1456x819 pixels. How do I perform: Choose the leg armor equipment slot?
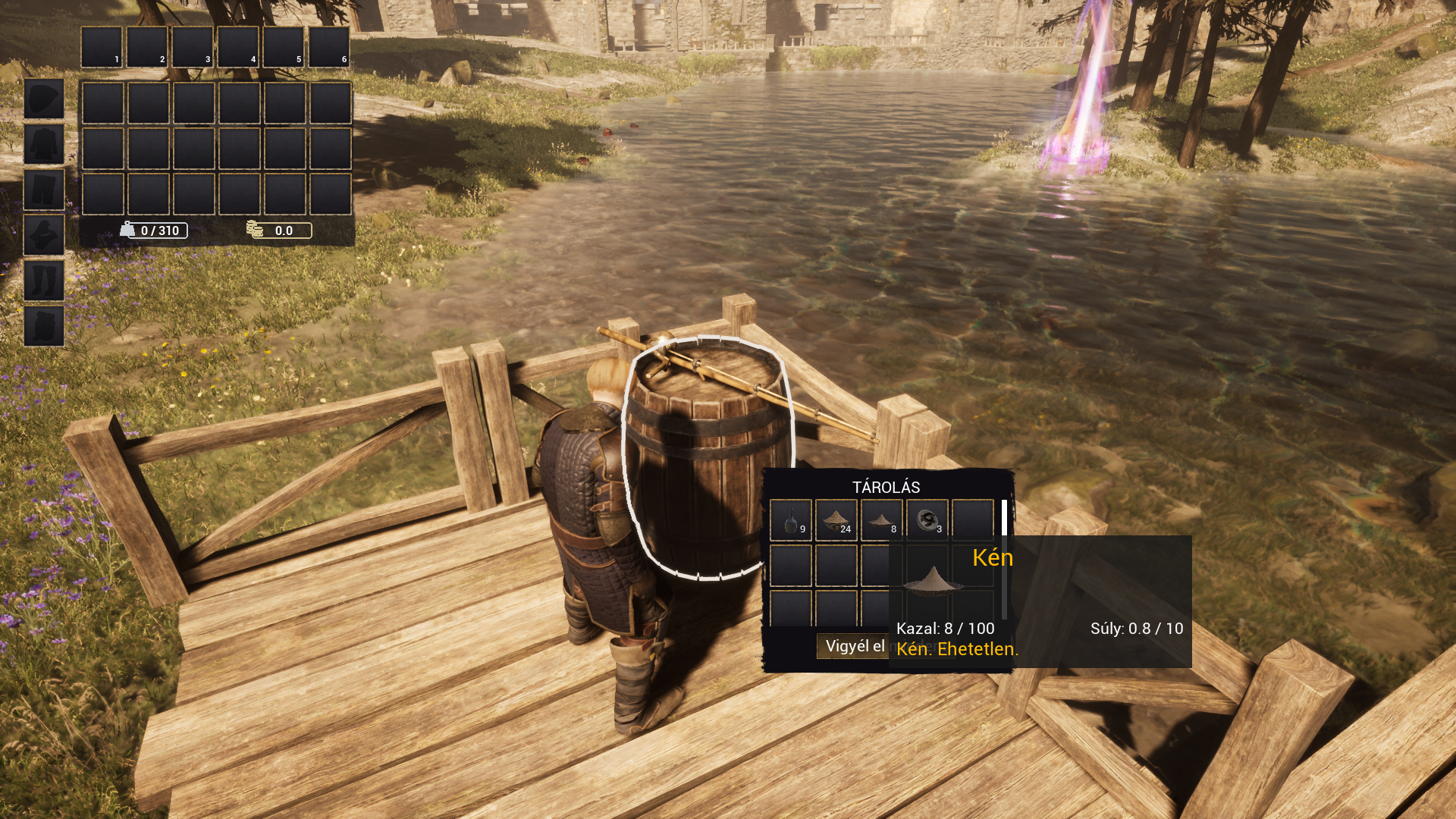pos(44,190)
